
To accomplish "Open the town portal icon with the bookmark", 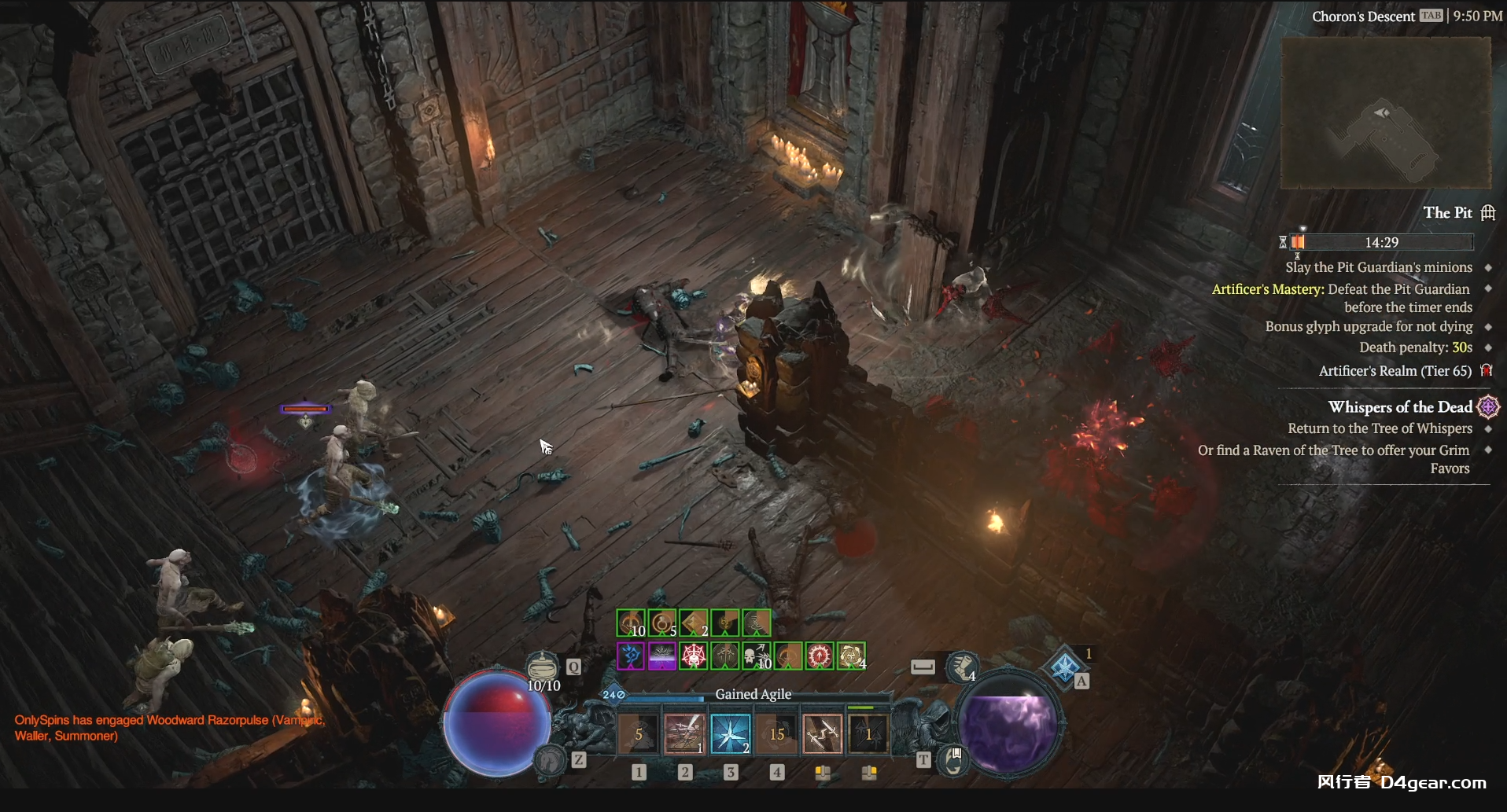I will click(x=953, y=760).
